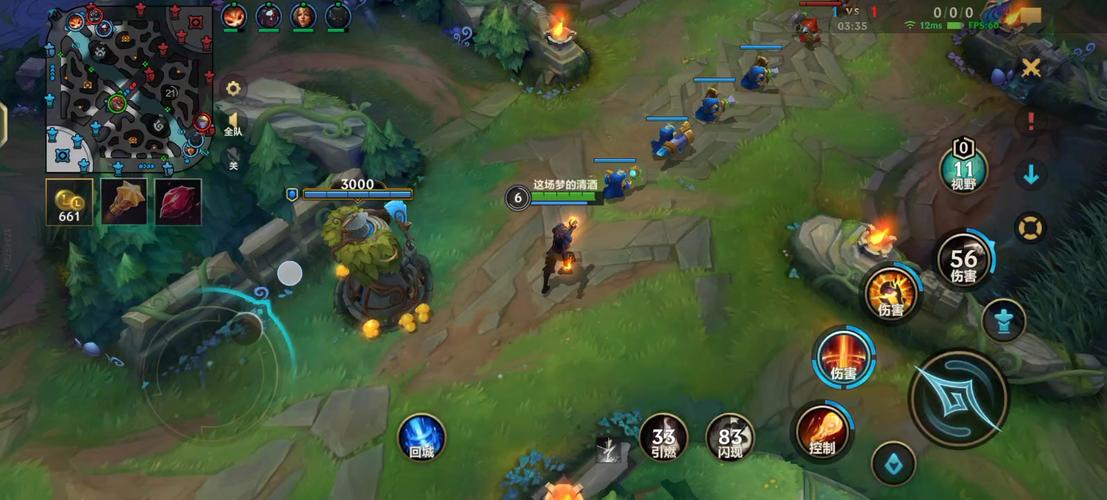Tap the attack-minion targeting button

893,462
